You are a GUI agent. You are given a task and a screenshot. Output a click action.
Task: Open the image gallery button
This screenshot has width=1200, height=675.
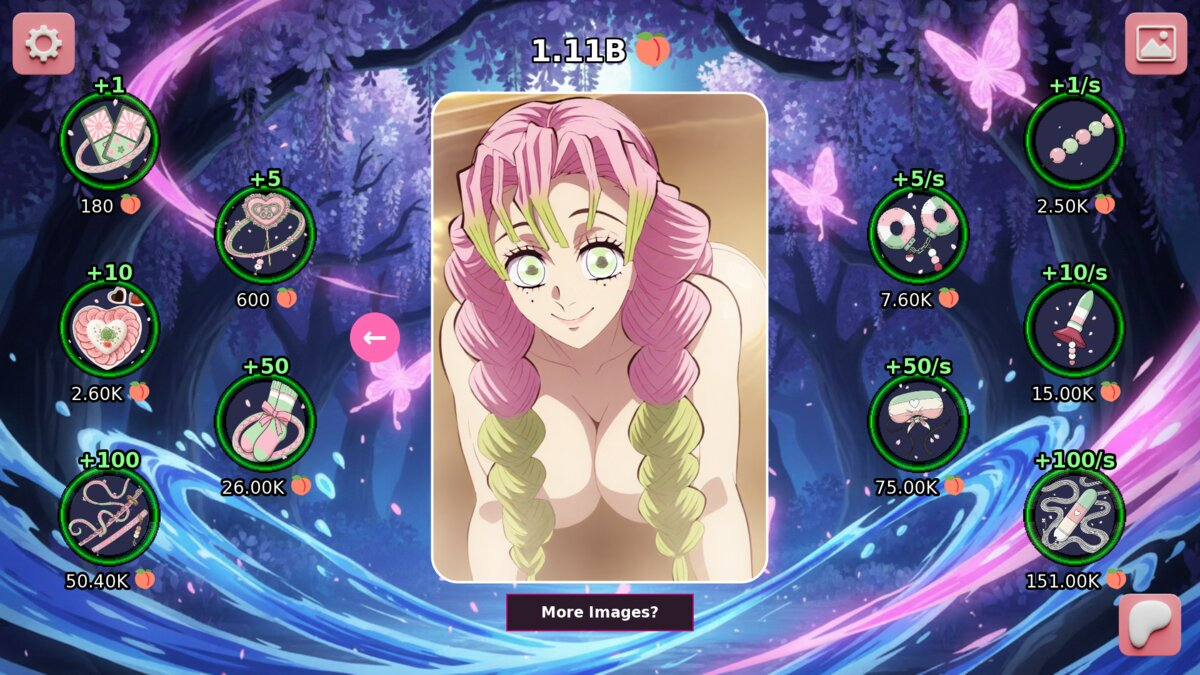coord(1155,43)
